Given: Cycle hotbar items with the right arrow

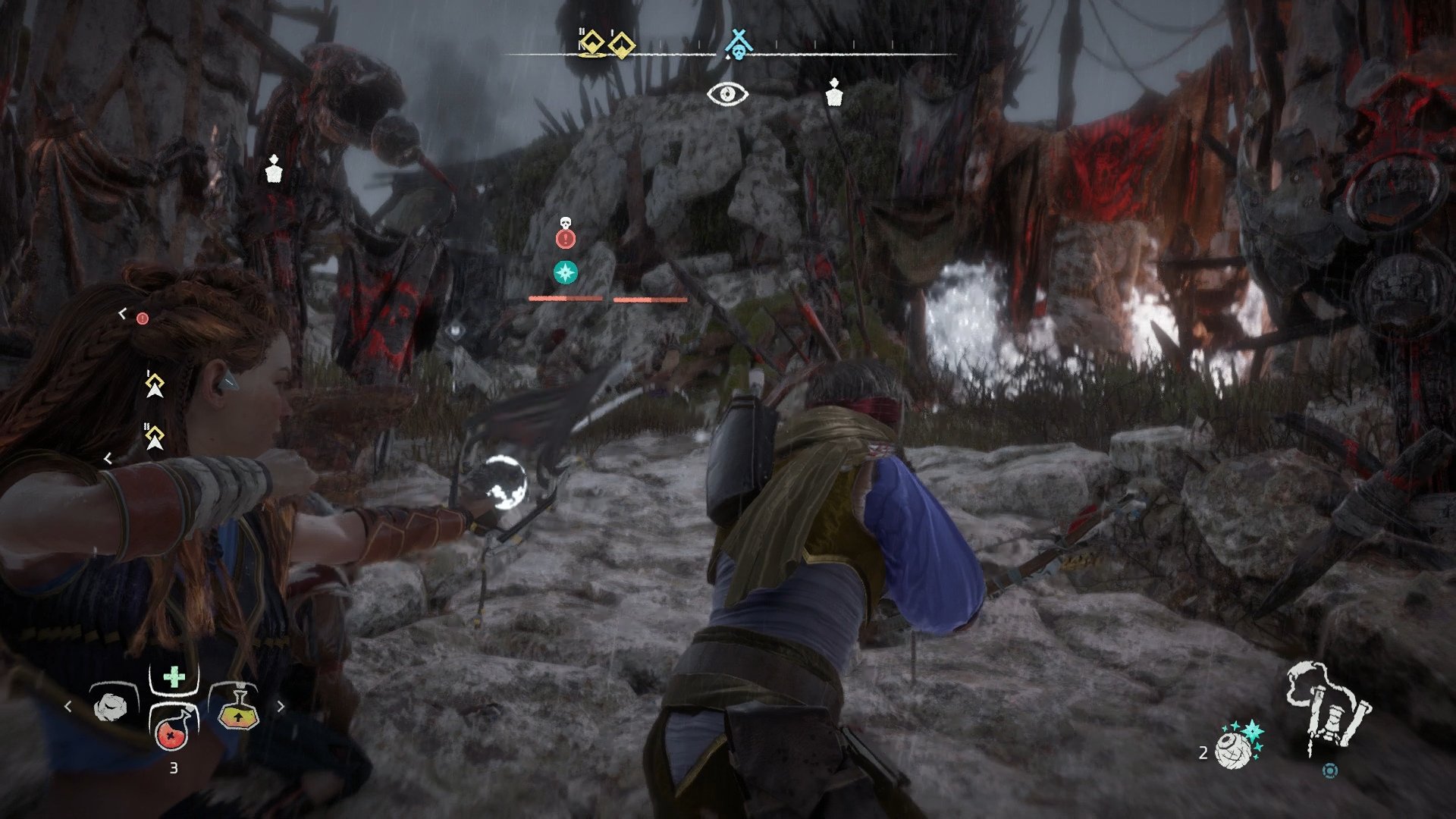Looking at the screenshot, I should click(x=281, y=707).
